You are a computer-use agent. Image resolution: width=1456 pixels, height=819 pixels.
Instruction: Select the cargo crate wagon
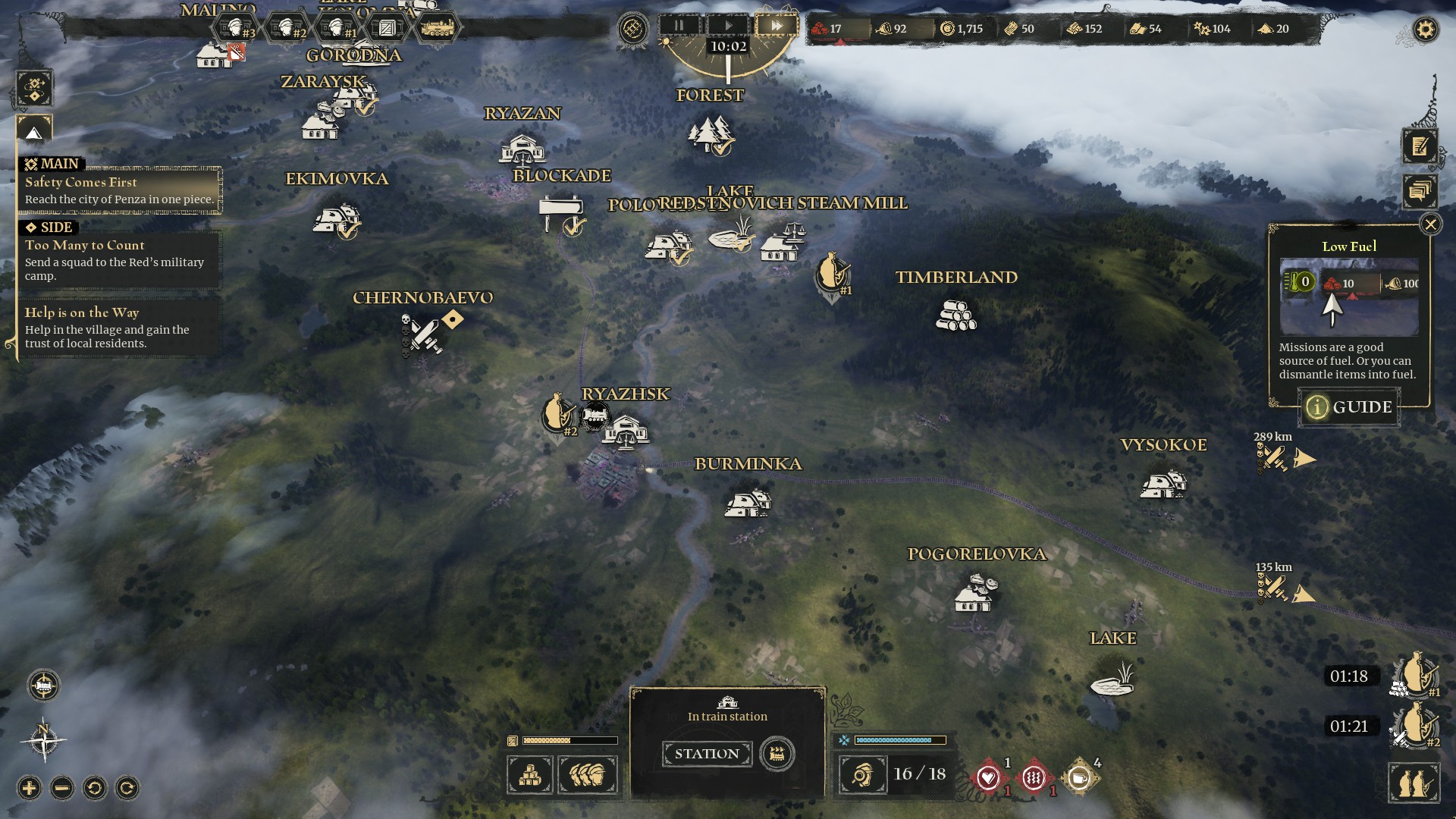click(387, 29)
